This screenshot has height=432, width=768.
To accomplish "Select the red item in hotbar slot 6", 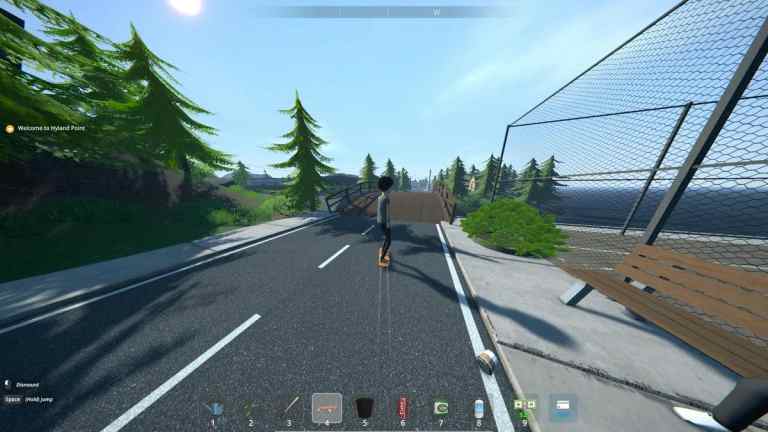I will click(403, 408).
